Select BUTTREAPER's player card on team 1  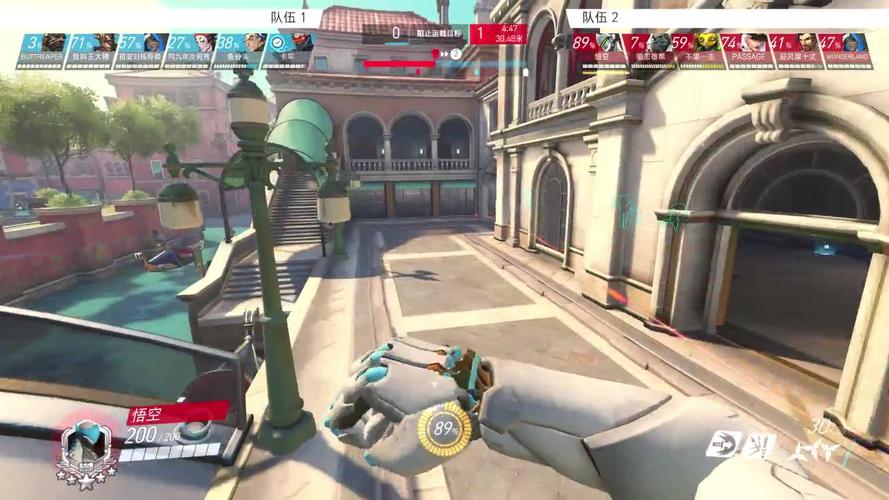(x=41, y=49)
